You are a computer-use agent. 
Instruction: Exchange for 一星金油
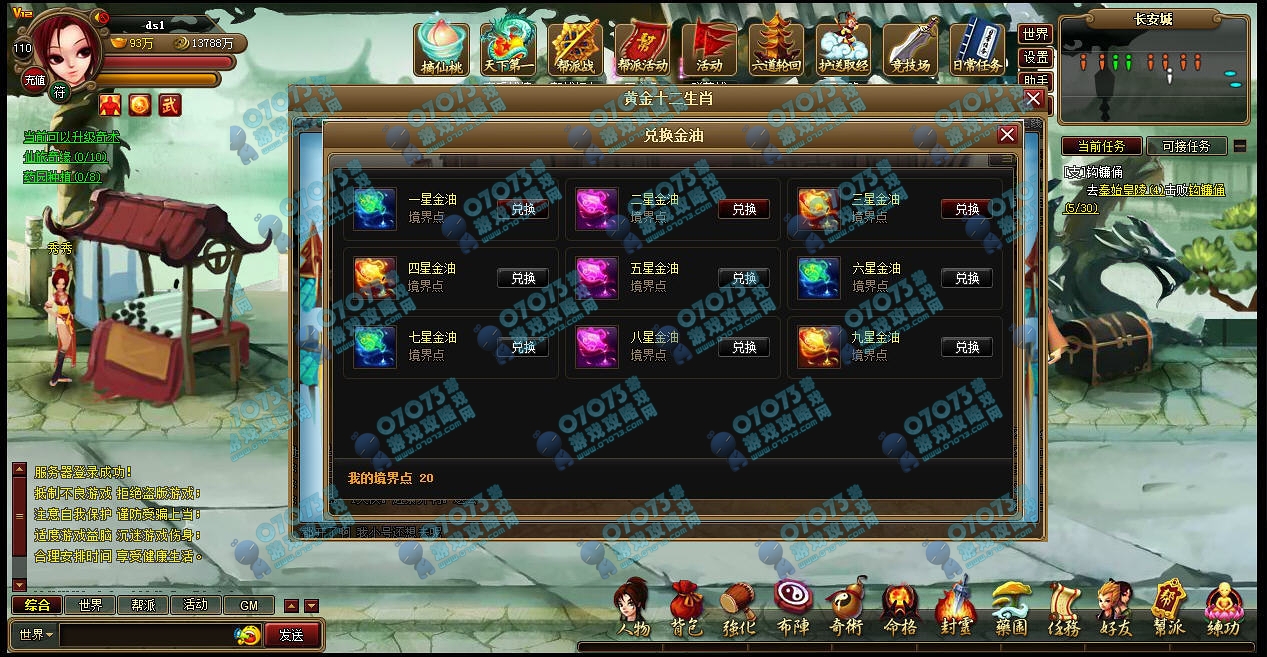523,209
